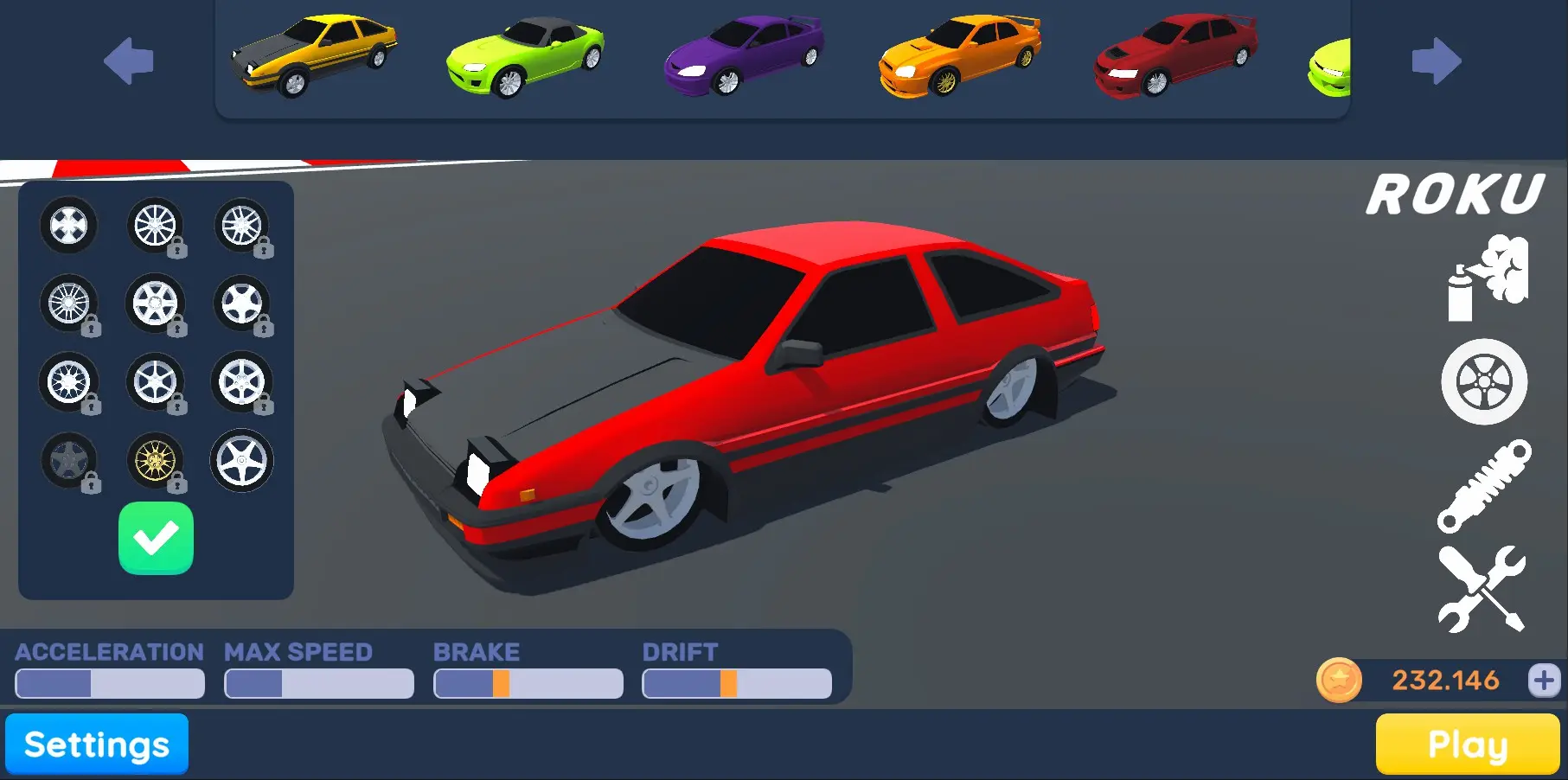The width and height of the screenshot is (1568, 780).
Task: Add more coins with plus button
Action: coord(1544,680)
